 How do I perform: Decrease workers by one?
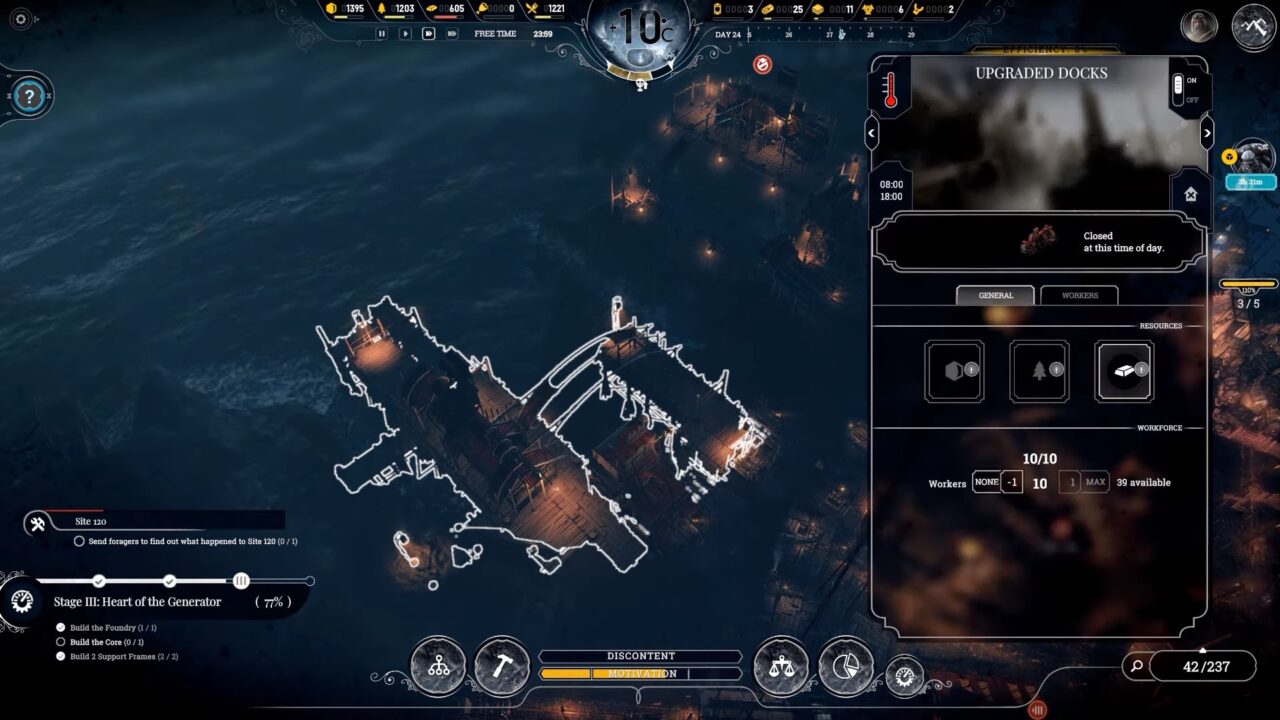click(1012, 482)
